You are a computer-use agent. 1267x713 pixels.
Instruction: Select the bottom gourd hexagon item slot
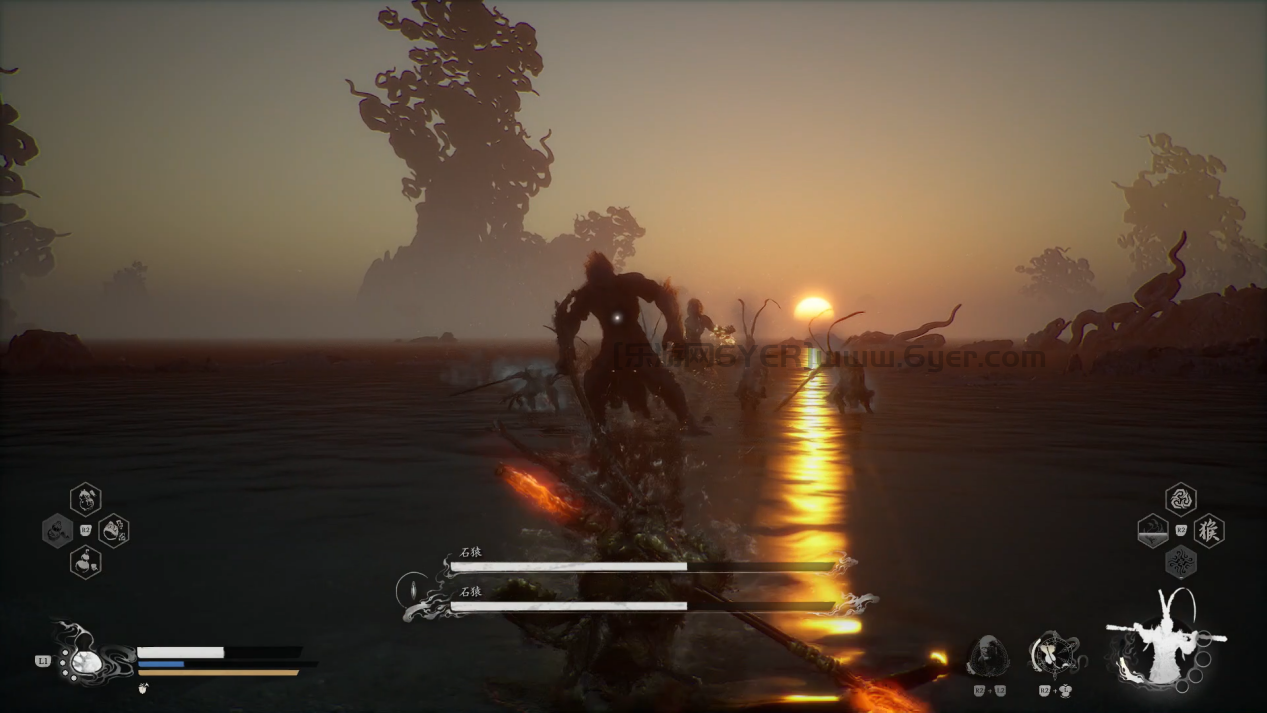86,562
